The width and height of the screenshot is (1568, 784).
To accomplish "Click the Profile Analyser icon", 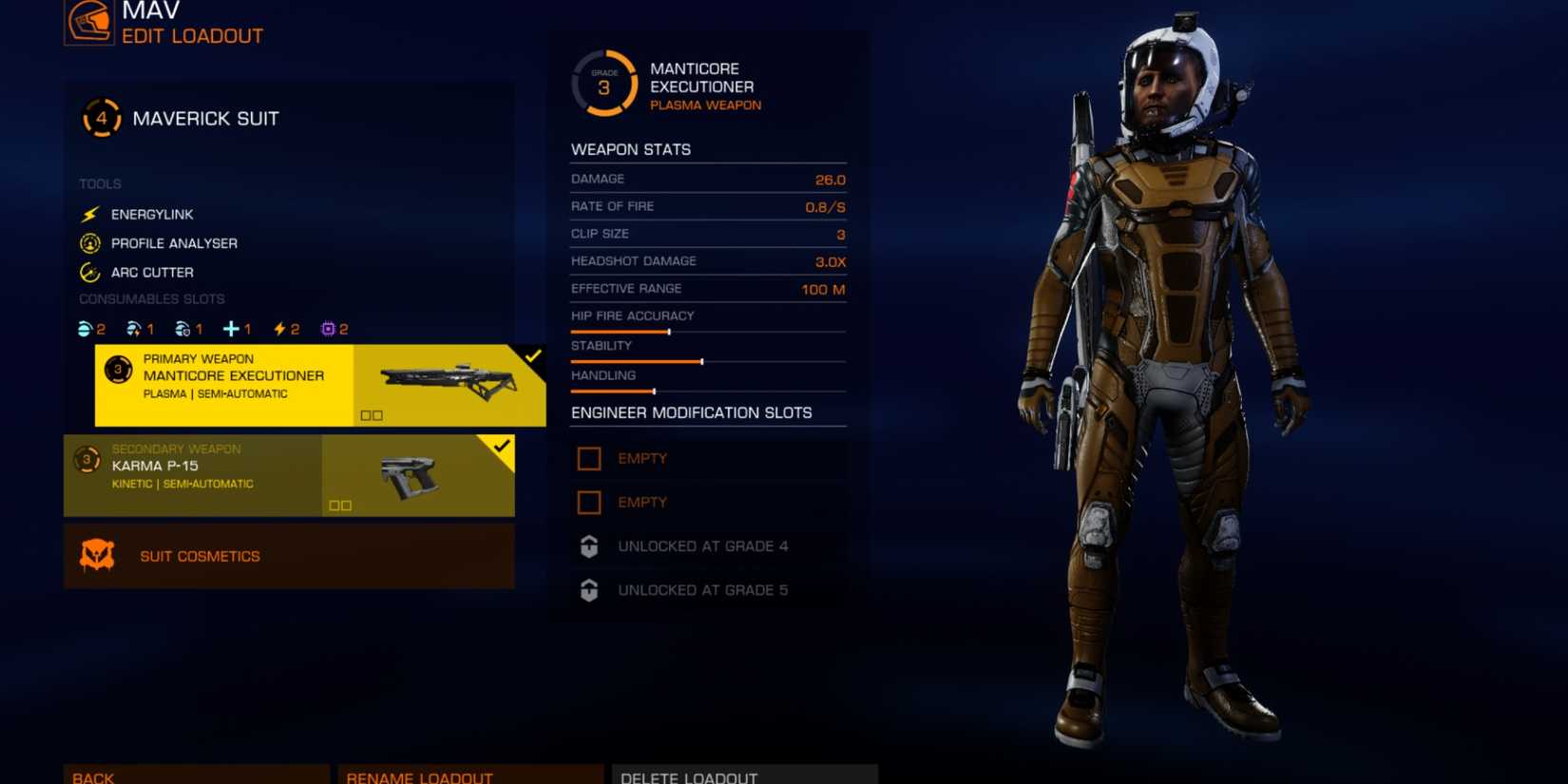I will pyautogui.click(x=90, y=242).
